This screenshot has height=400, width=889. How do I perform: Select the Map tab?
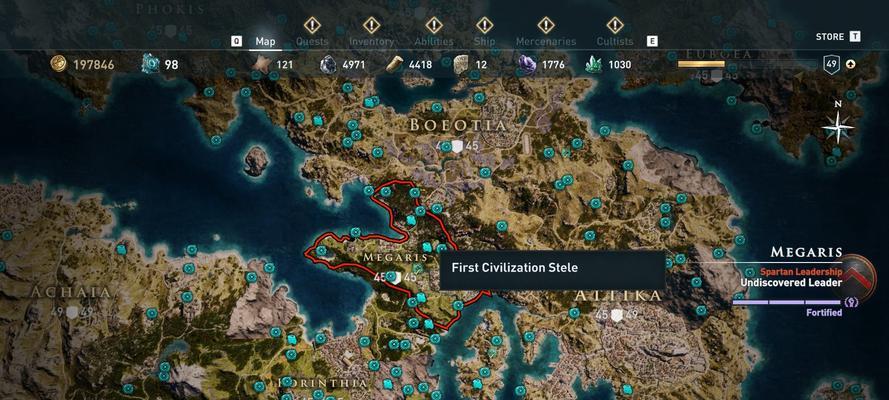click(x=265, y=41)
